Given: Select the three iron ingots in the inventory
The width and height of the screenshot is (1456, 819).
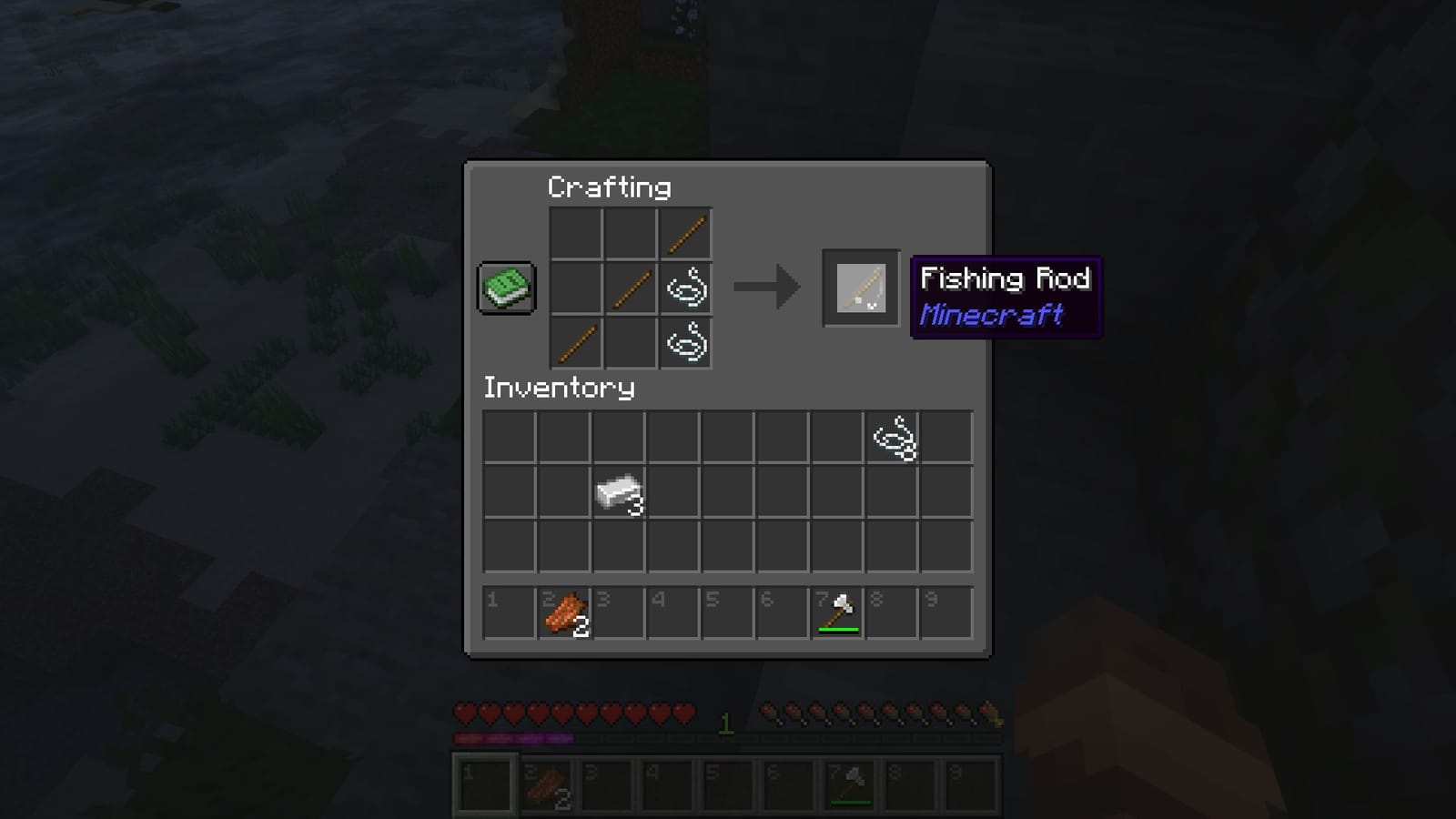Looking at the screenshot, I should click(x=620, y=491).
